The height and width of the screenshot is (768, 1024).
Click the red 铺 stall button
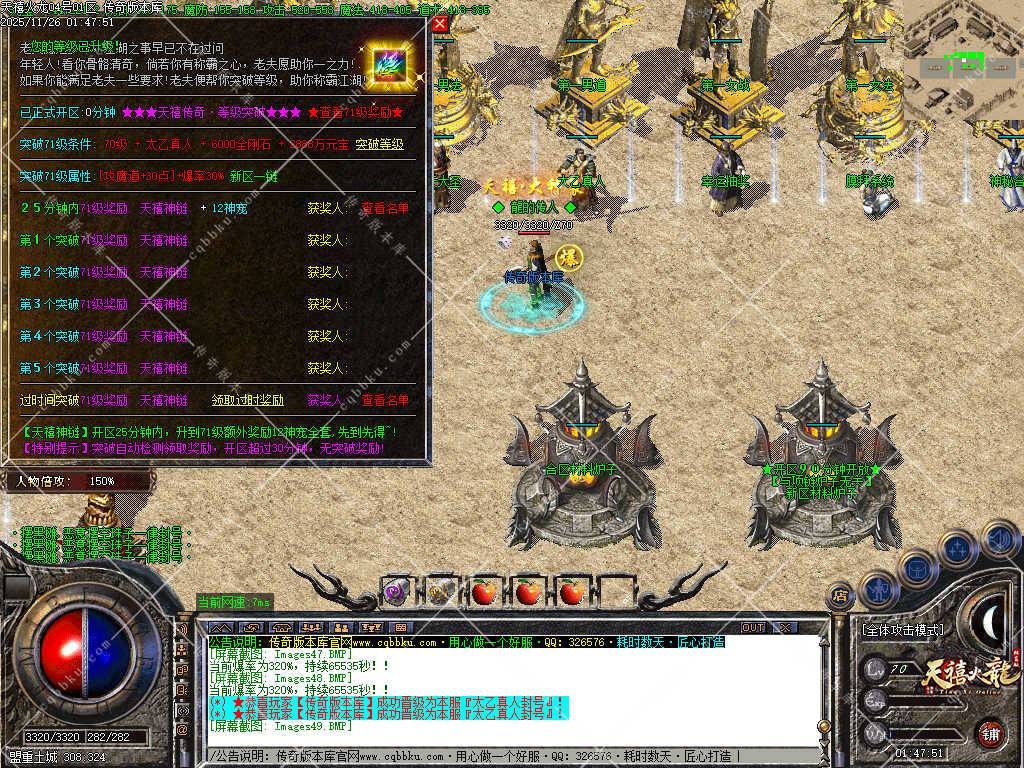click(x=990, y=733)
